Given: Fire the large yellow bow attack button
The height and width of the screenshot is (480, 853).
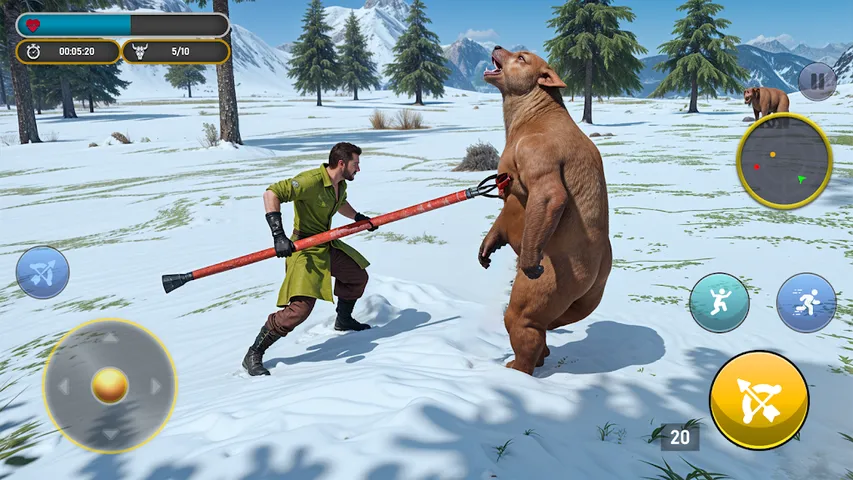Looking at the screenshot, I should click(x=759, y=399).
